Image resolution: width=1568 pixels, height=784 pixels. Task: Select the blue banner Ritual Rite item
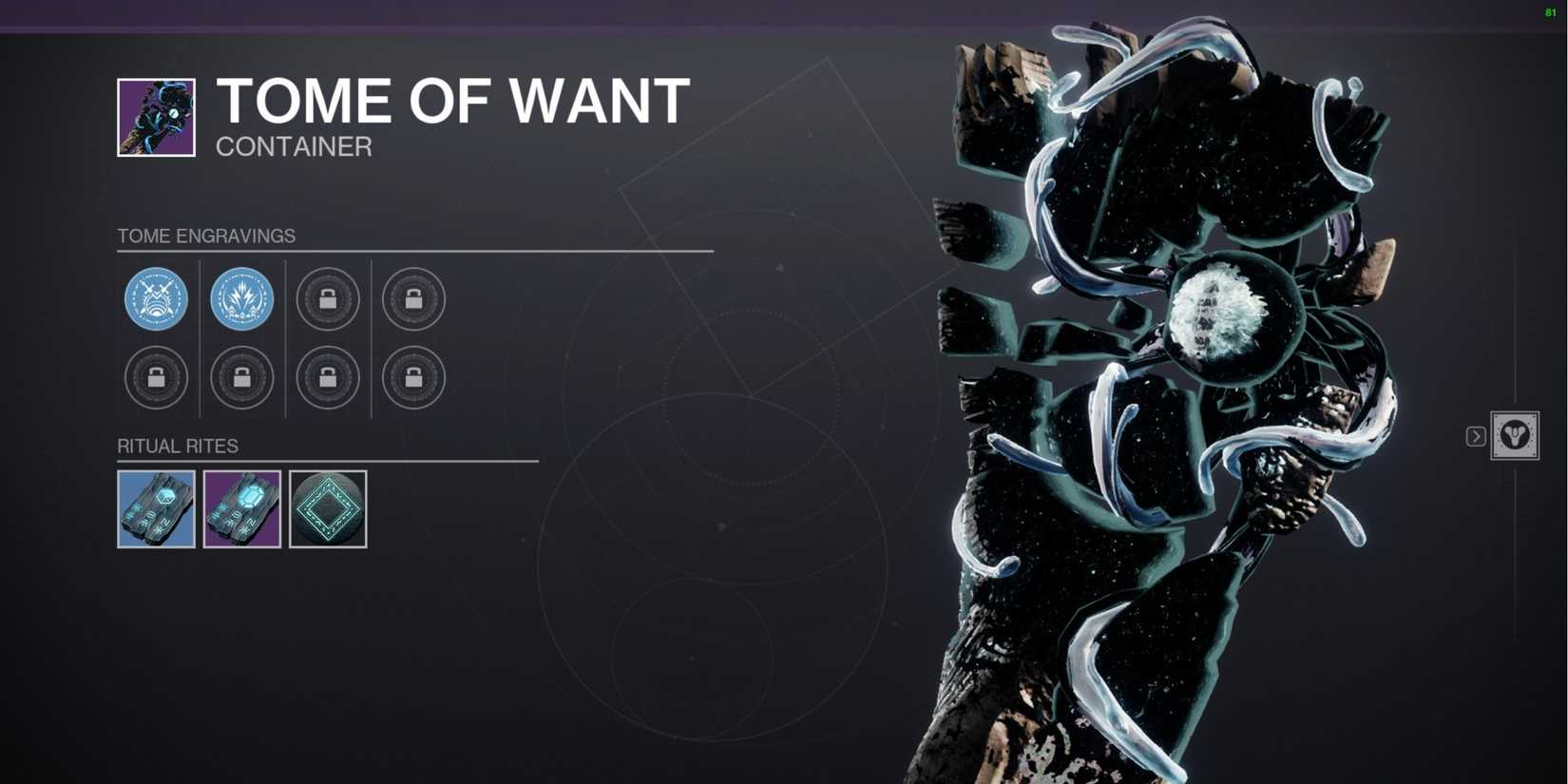pyautogui.click(x=155, y=507)
